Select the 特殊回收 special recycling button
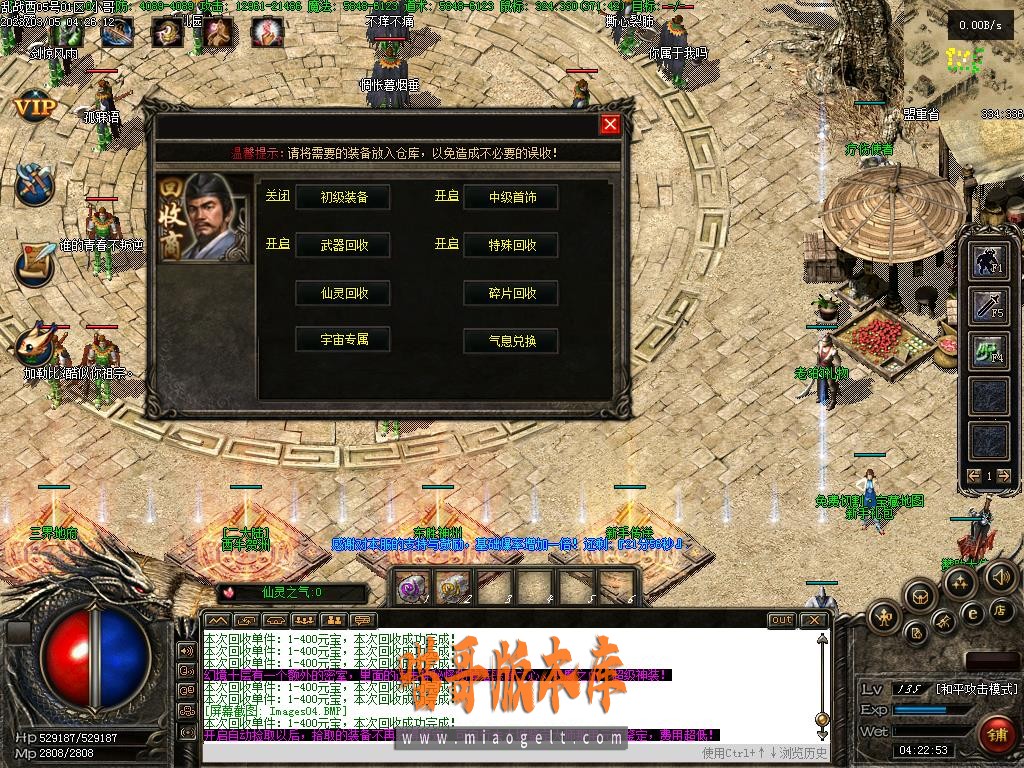This screenshot has height=768, width=1024. (512, 245)
